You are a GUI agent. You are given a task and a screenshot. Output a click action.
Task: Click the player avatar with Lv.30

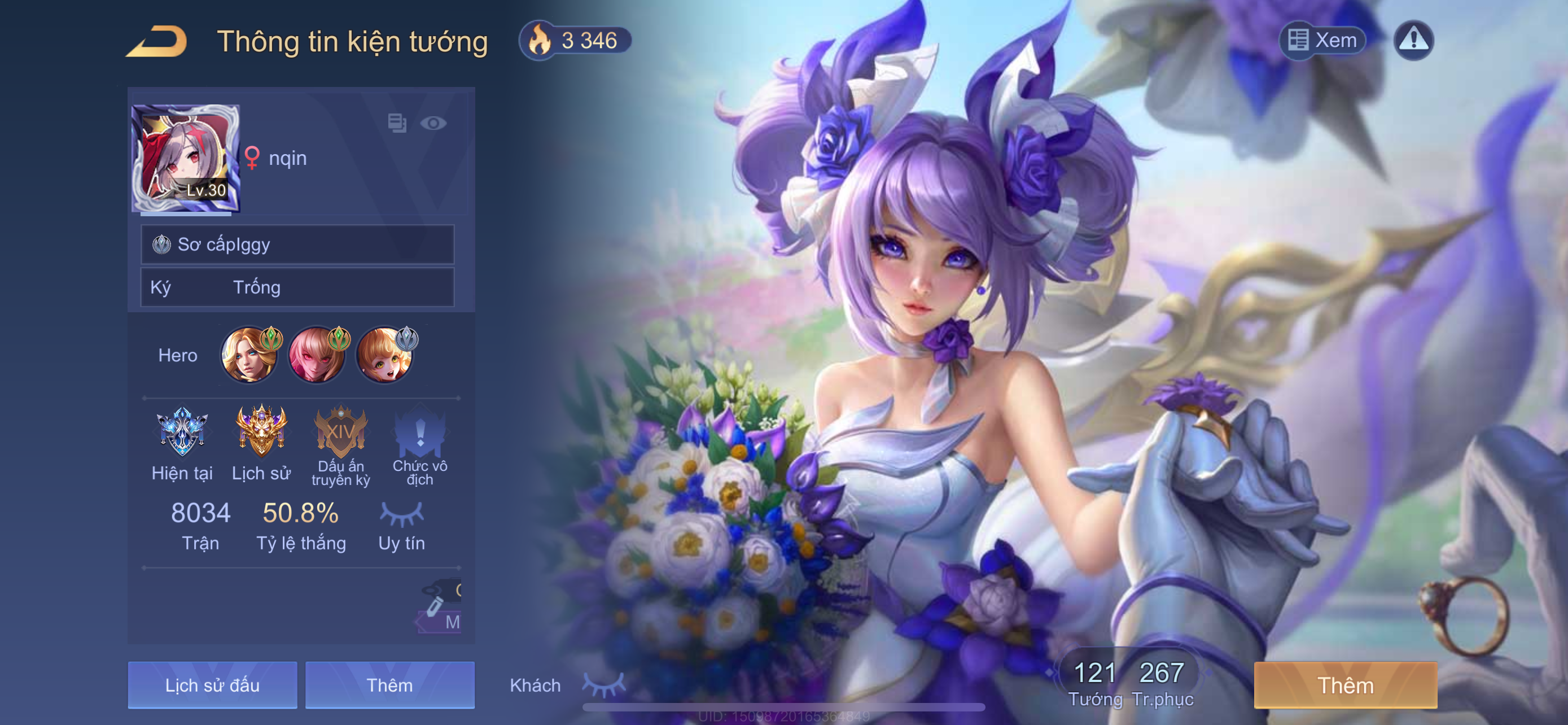coord(186,158)
